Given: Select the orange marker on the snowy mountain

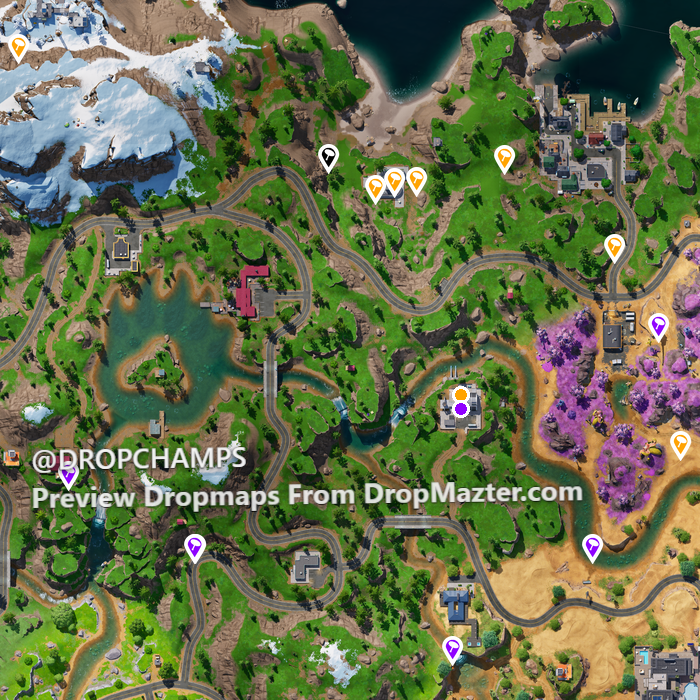Looking at the screenshot, I should pyautogui.click(x=18, y=46).
